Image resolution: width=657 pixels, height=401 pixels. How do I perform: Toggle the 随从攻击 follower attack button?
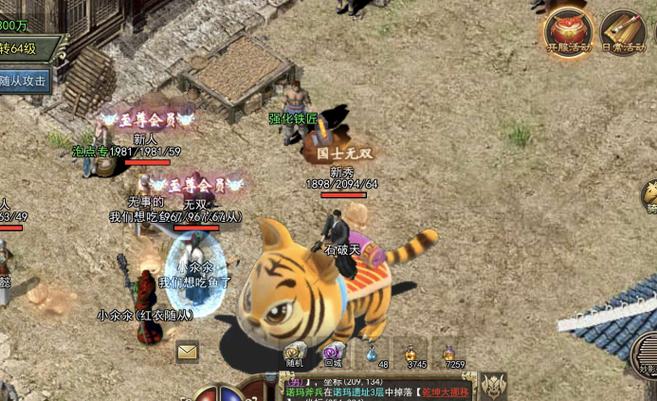point(24,81)
